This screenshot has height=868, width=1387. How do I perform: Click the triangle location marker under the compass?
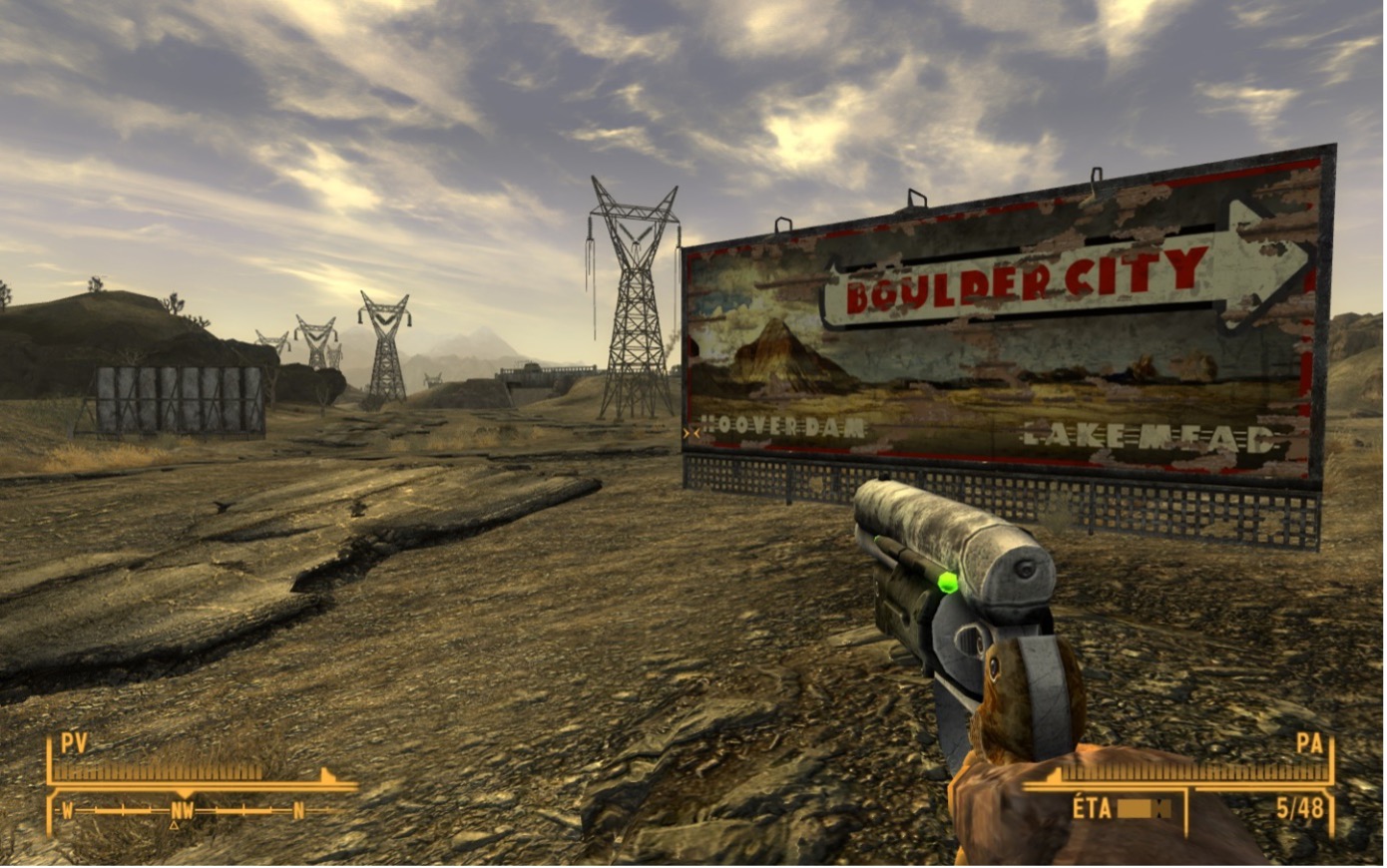tap(176, 826)
